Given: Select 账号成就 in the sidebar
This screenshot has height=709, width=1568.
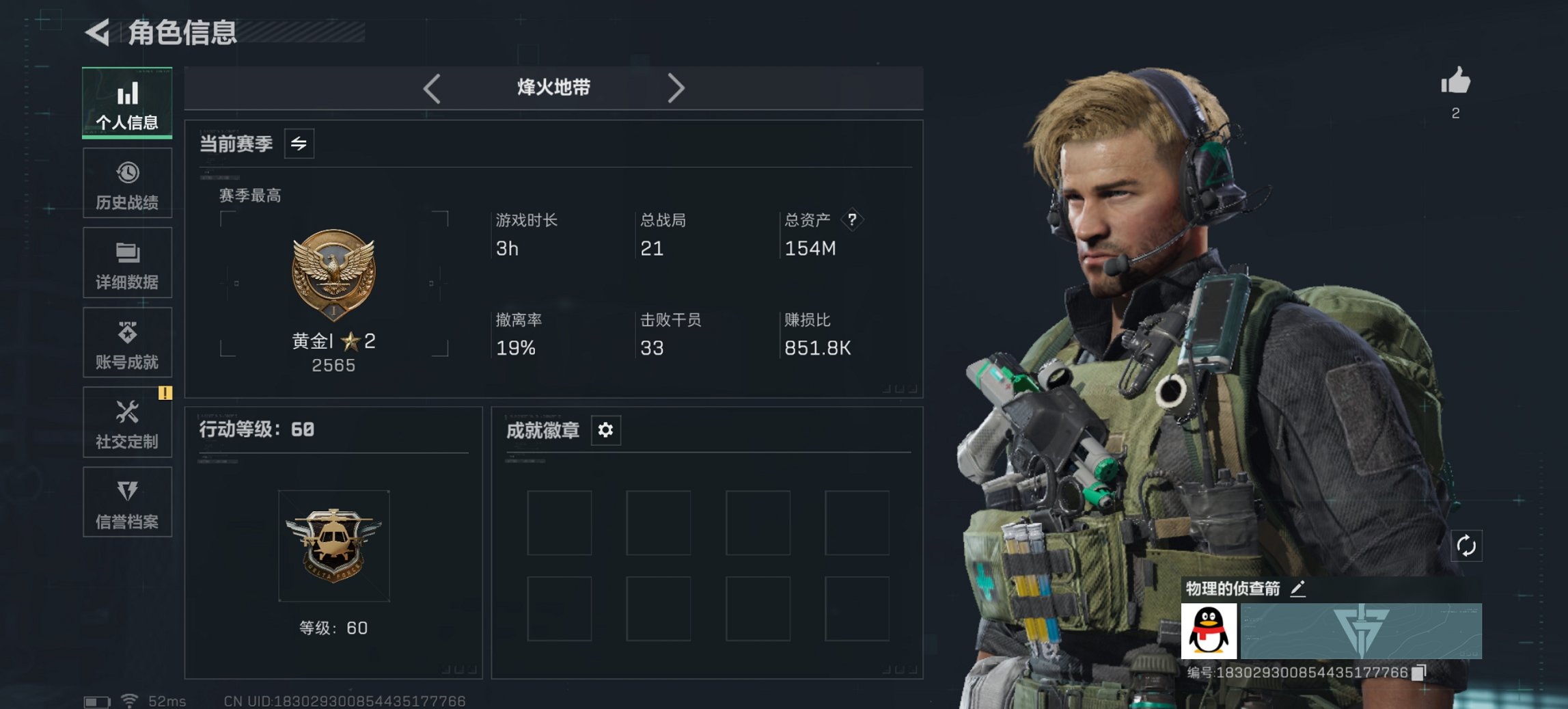Looking at the screenshot, I should (x=127, y=343).
